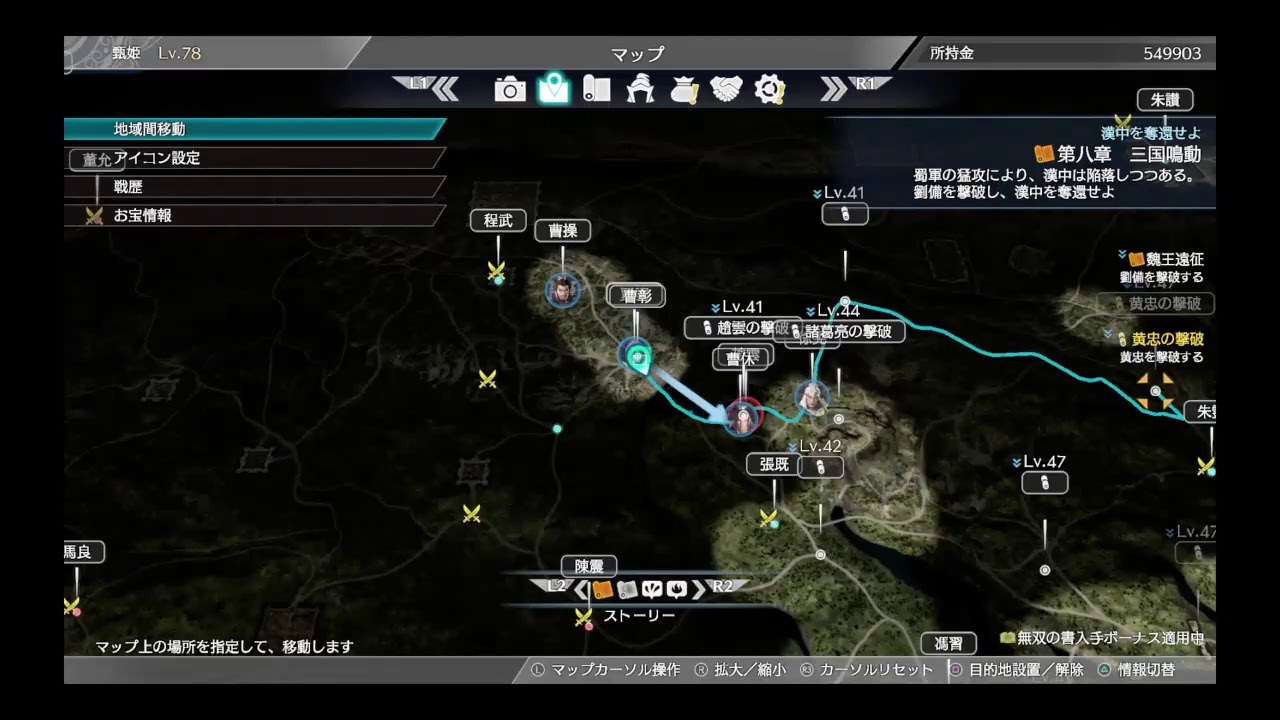Toggle the gray scroll filter near ストーリー
Image resolution: width=1280 pixels, height=720 pixels.
coord(628,589)
